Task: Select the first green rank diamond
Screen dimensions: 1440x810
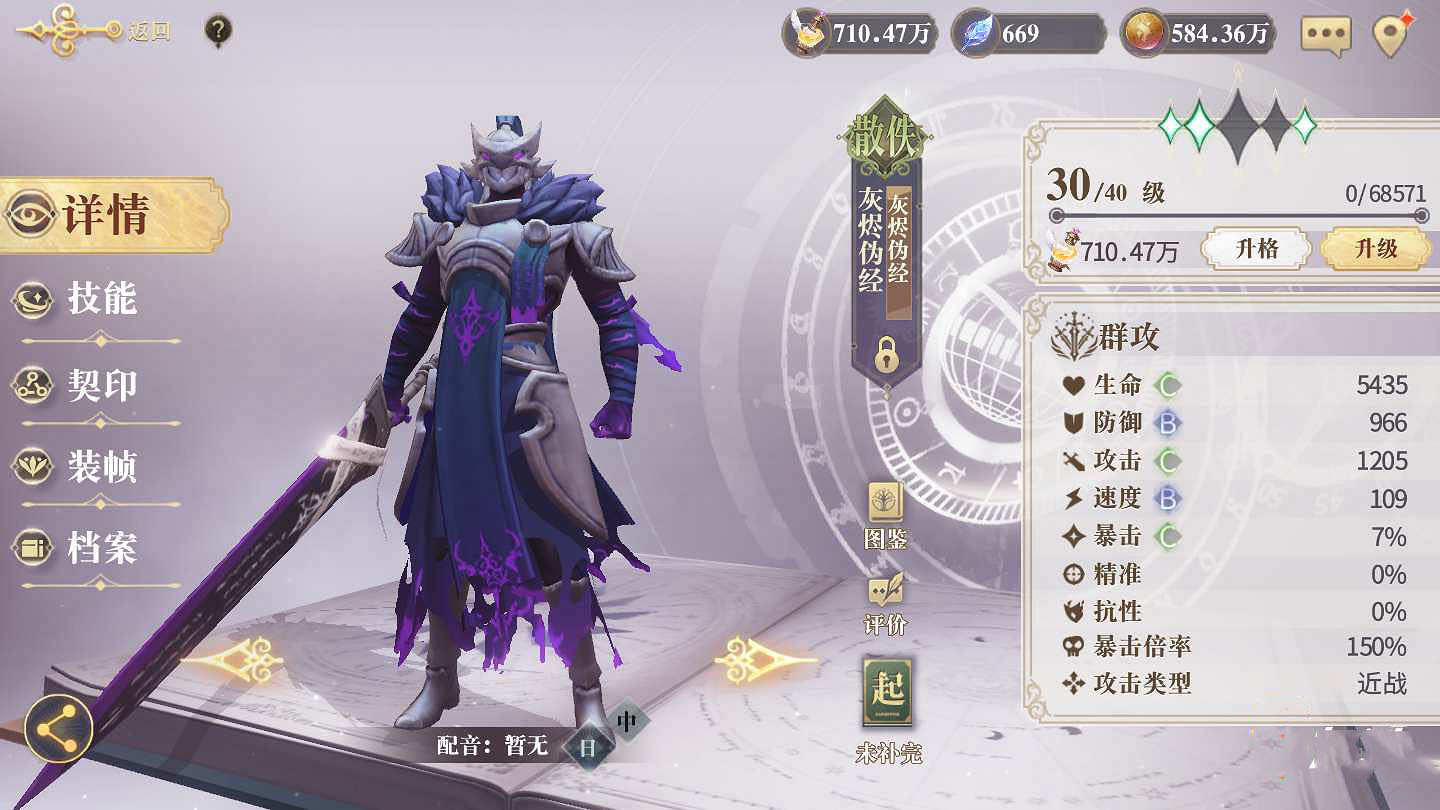Action: tap(1170, 124)
